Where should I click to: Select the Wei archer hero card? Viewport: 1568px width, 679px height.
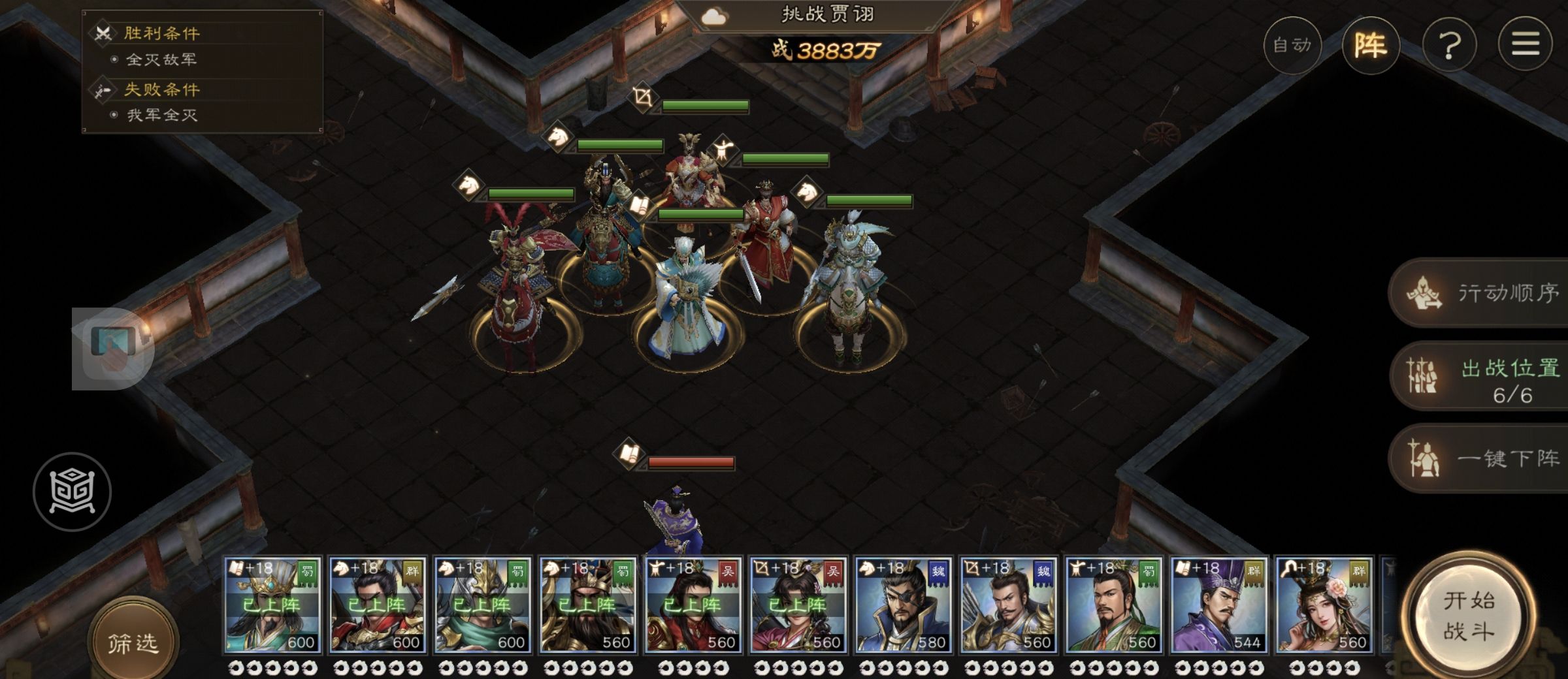coord(1008,605)
